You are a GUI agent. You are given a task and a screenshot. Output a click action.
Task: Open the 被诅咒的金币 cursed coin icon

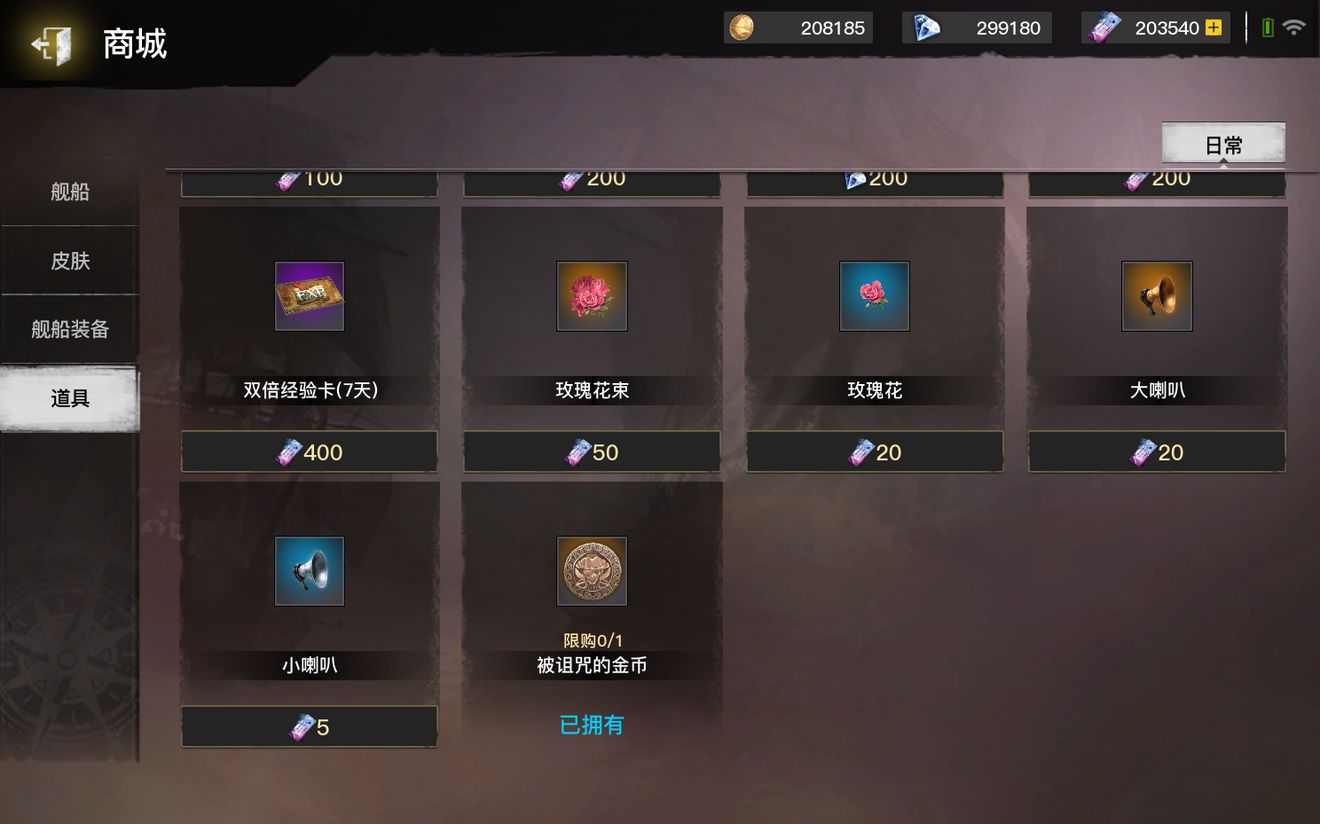click(591, 571)
